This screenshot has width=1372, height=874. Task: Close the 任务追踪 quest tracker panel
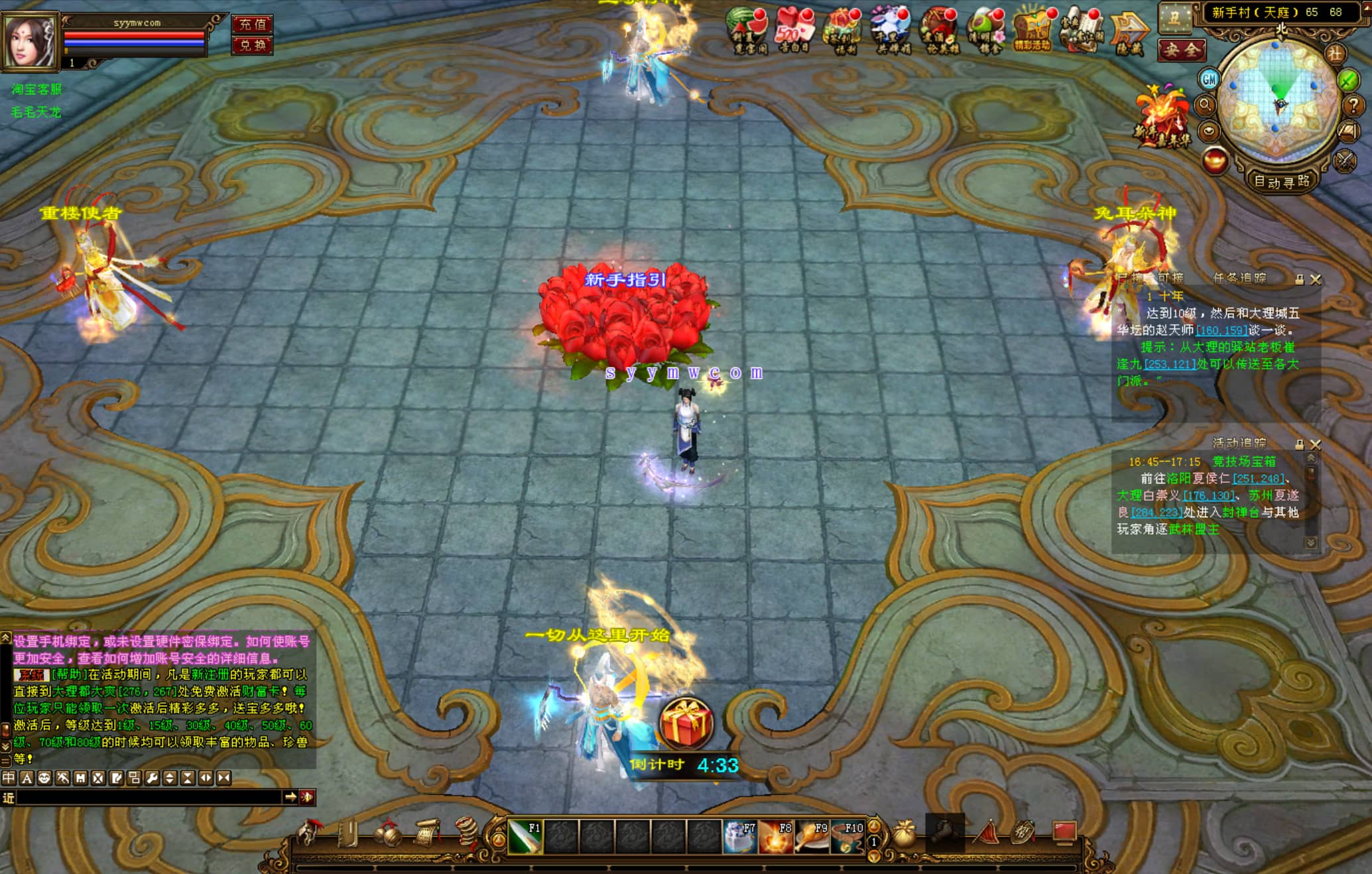(1316, 280)
